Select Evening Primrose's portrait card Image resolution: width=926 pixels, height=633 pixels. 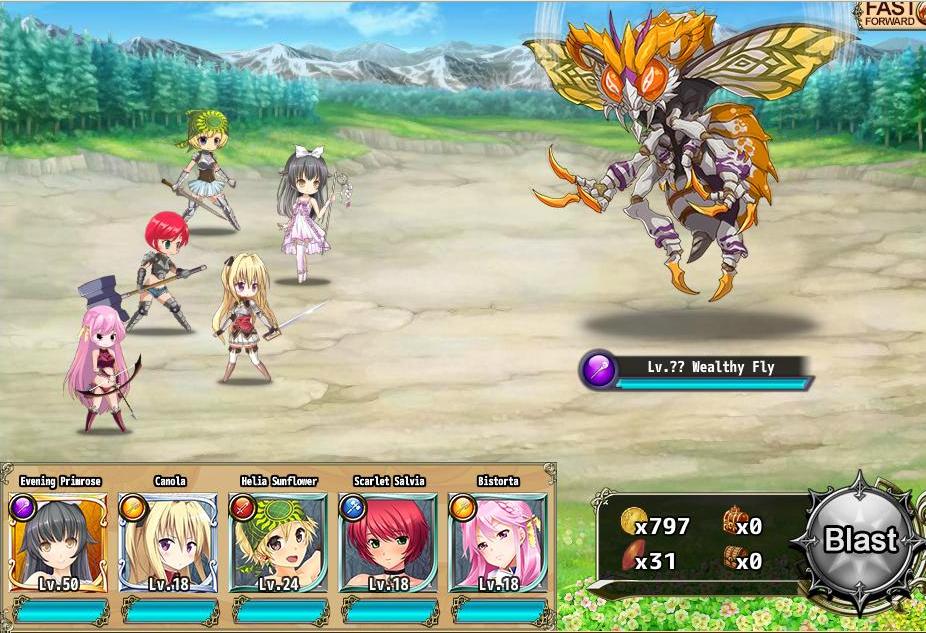point(59,542)
